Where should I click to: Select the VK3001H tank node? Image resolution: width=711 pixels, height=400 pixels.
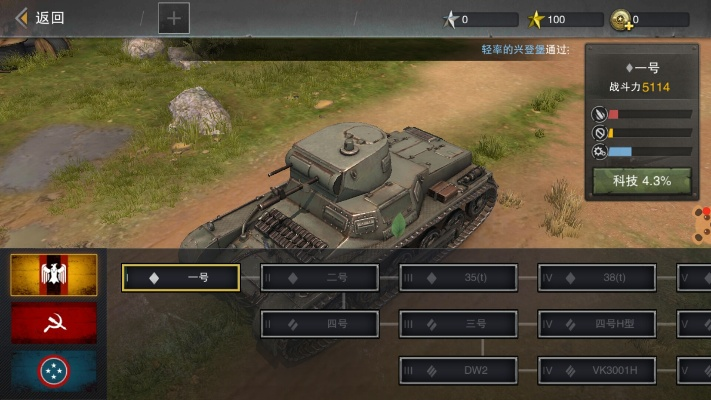pos(597,371)
